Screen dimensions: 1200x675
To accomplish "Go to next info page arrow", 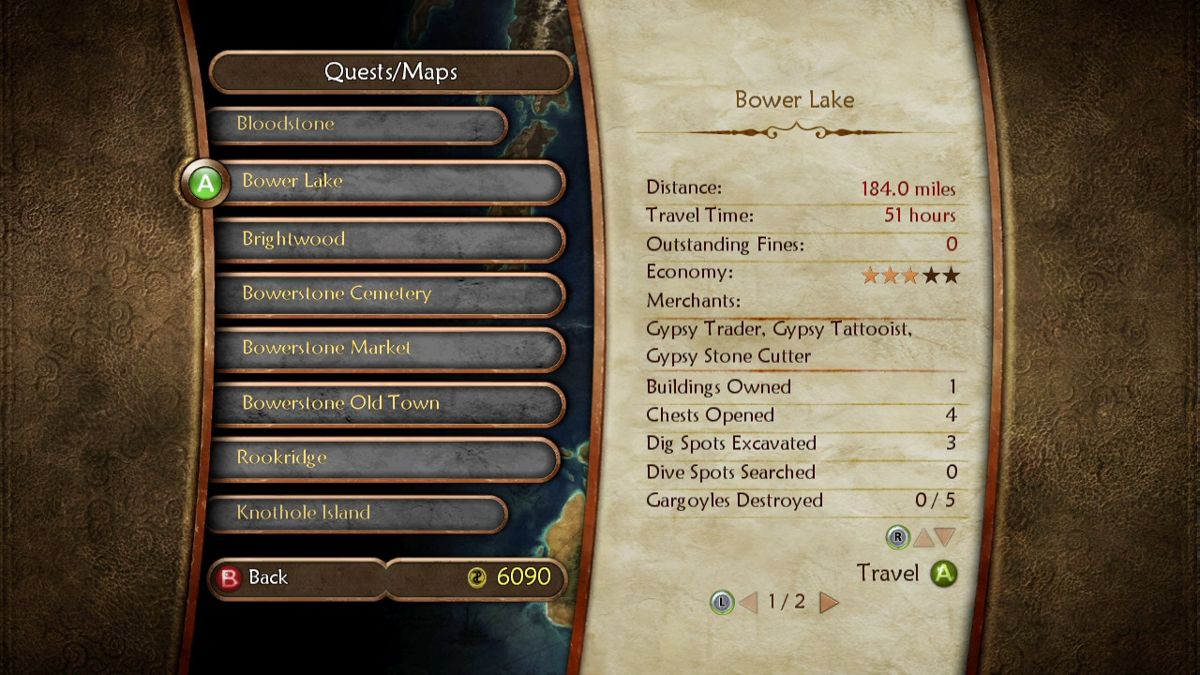I will (x=829, y=602).
